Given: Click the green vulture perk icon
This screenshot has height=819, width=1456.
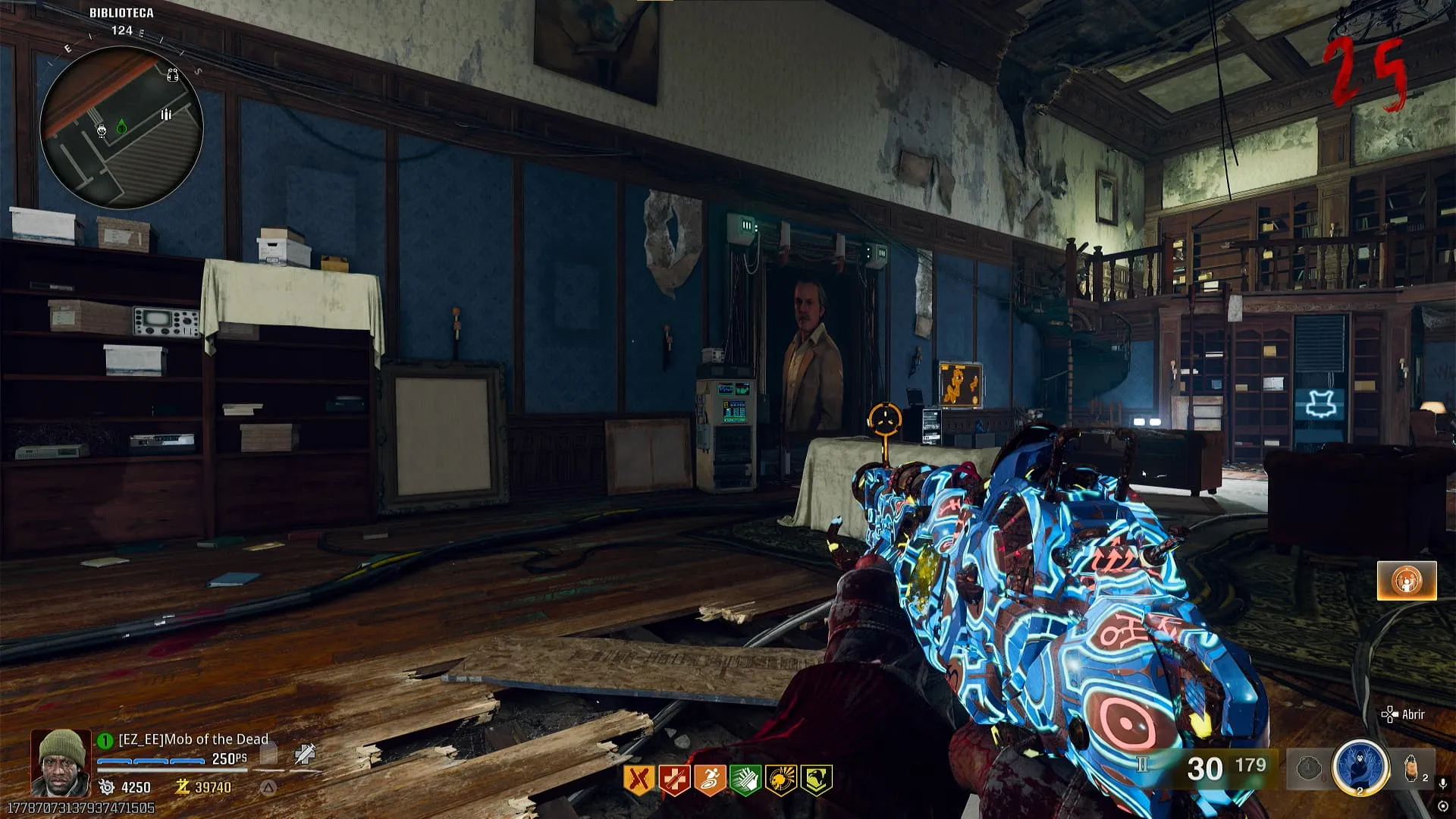Looking at the screenshot, I should (x=817, y=780).
